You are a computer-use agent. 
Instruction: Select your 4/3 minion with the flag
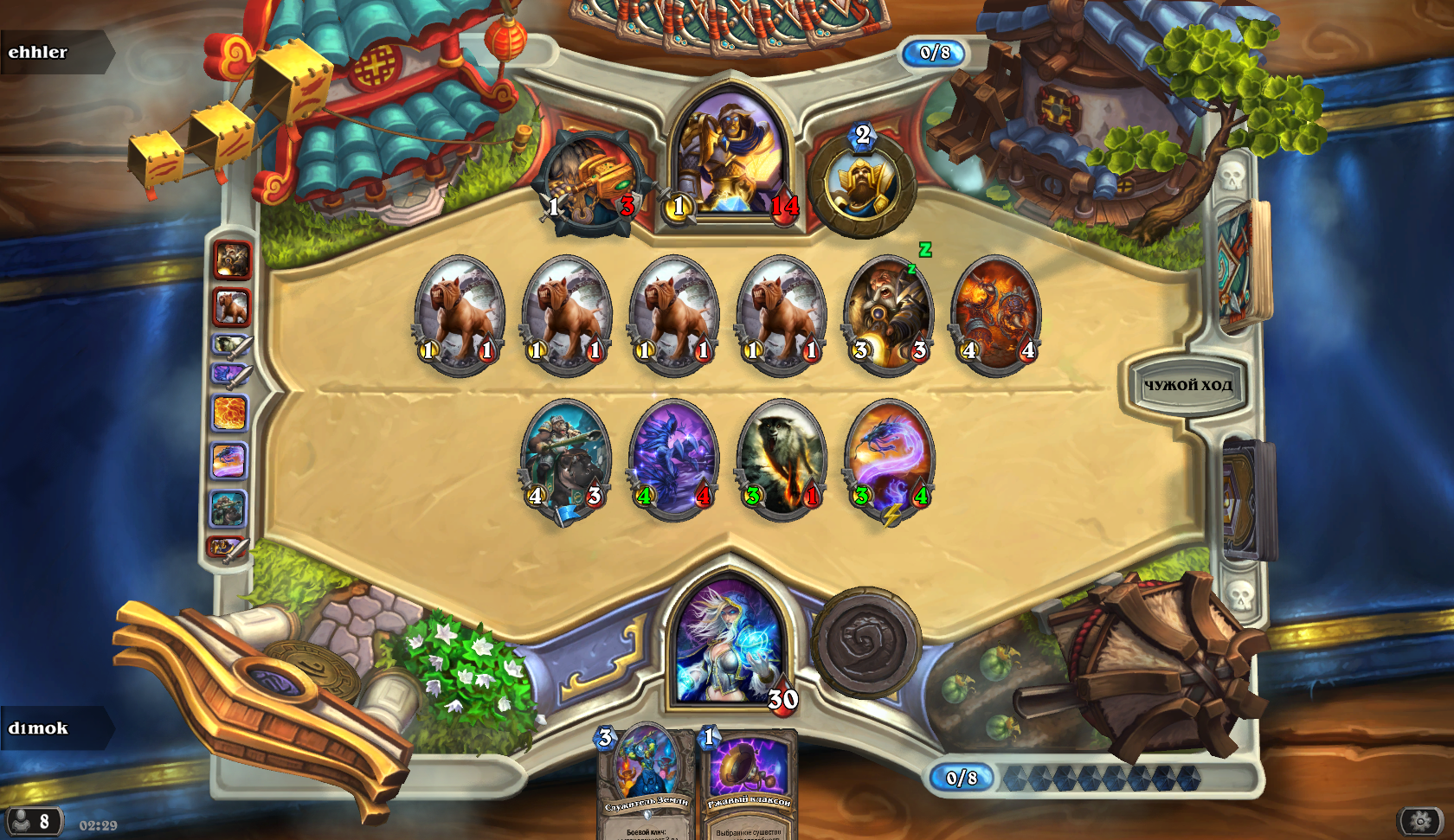coord(565,458)
